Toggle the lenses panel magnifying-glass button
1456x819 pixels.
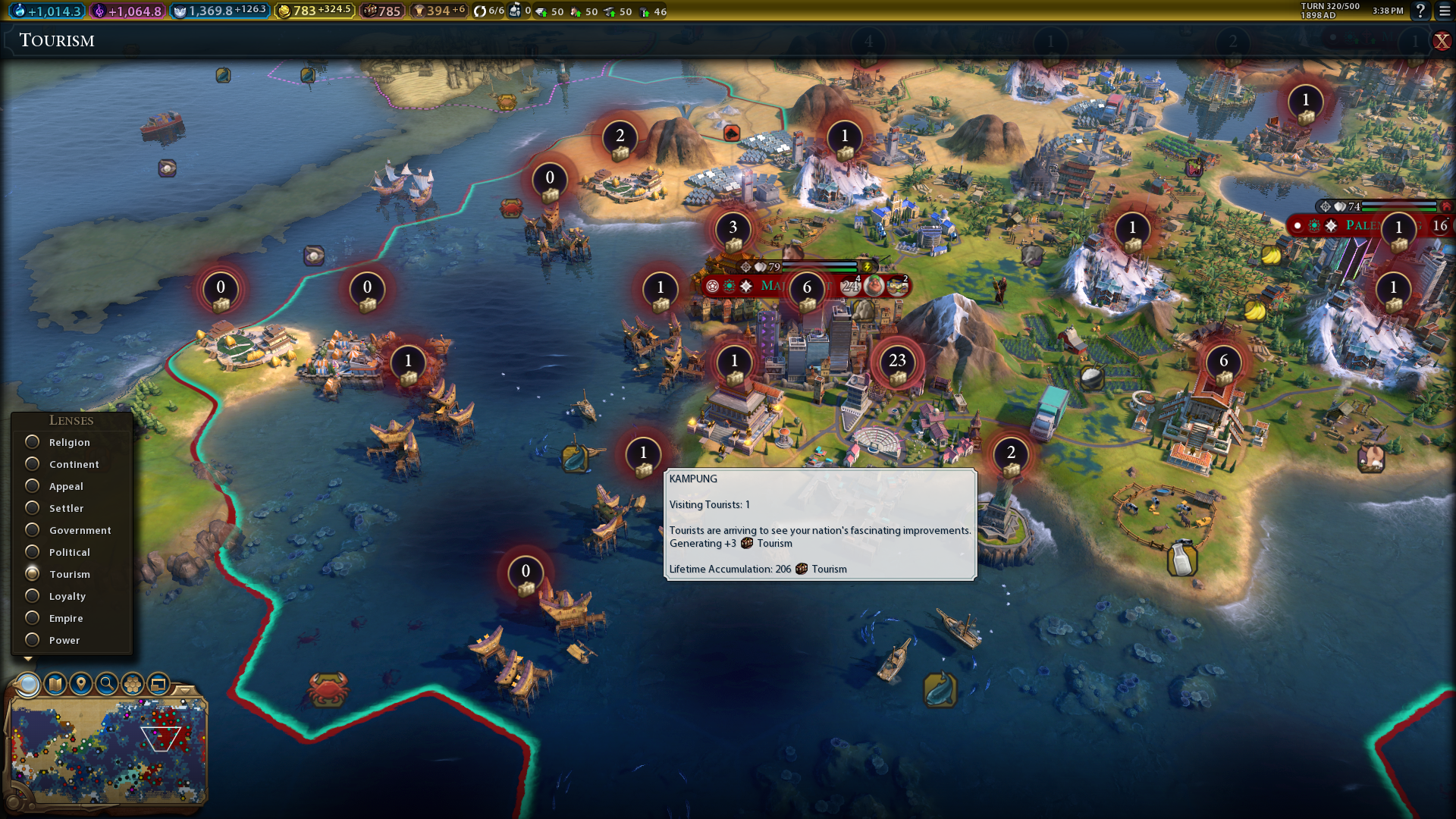pyautogui.click(x=28, y=684)
